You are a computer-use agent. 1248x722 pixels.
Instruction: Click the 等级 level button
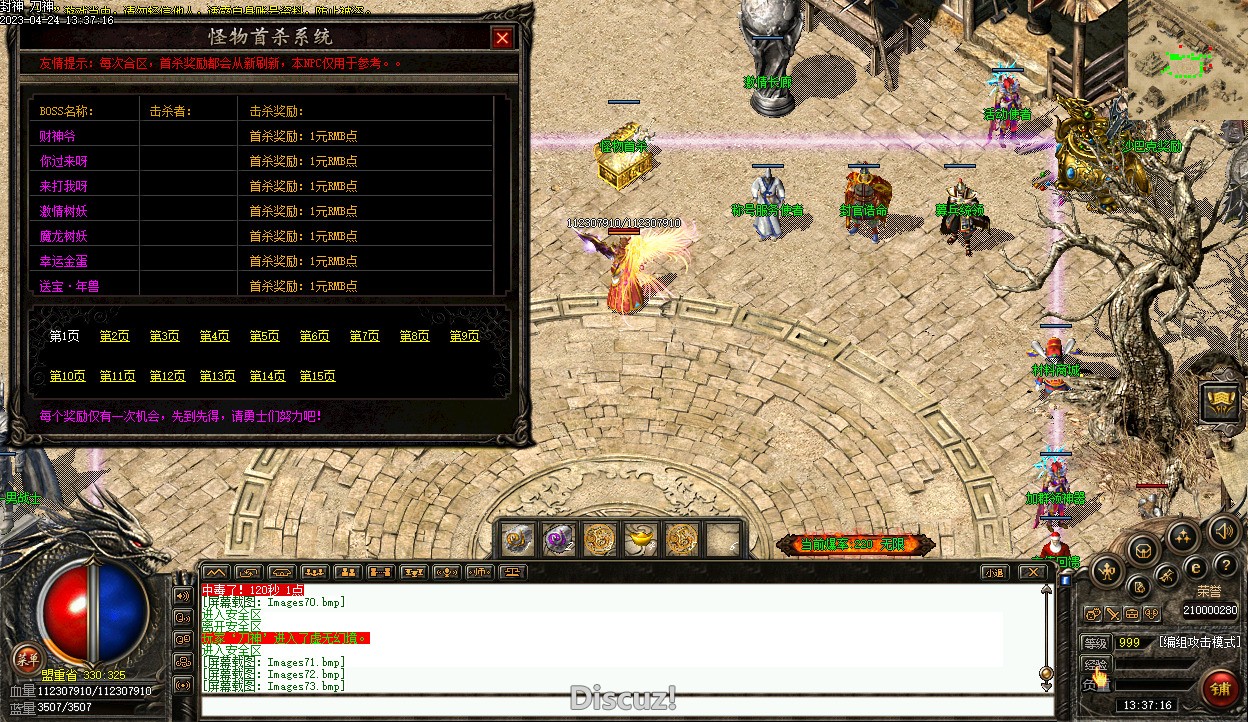pyautogui.click(x=1096, y=643)
